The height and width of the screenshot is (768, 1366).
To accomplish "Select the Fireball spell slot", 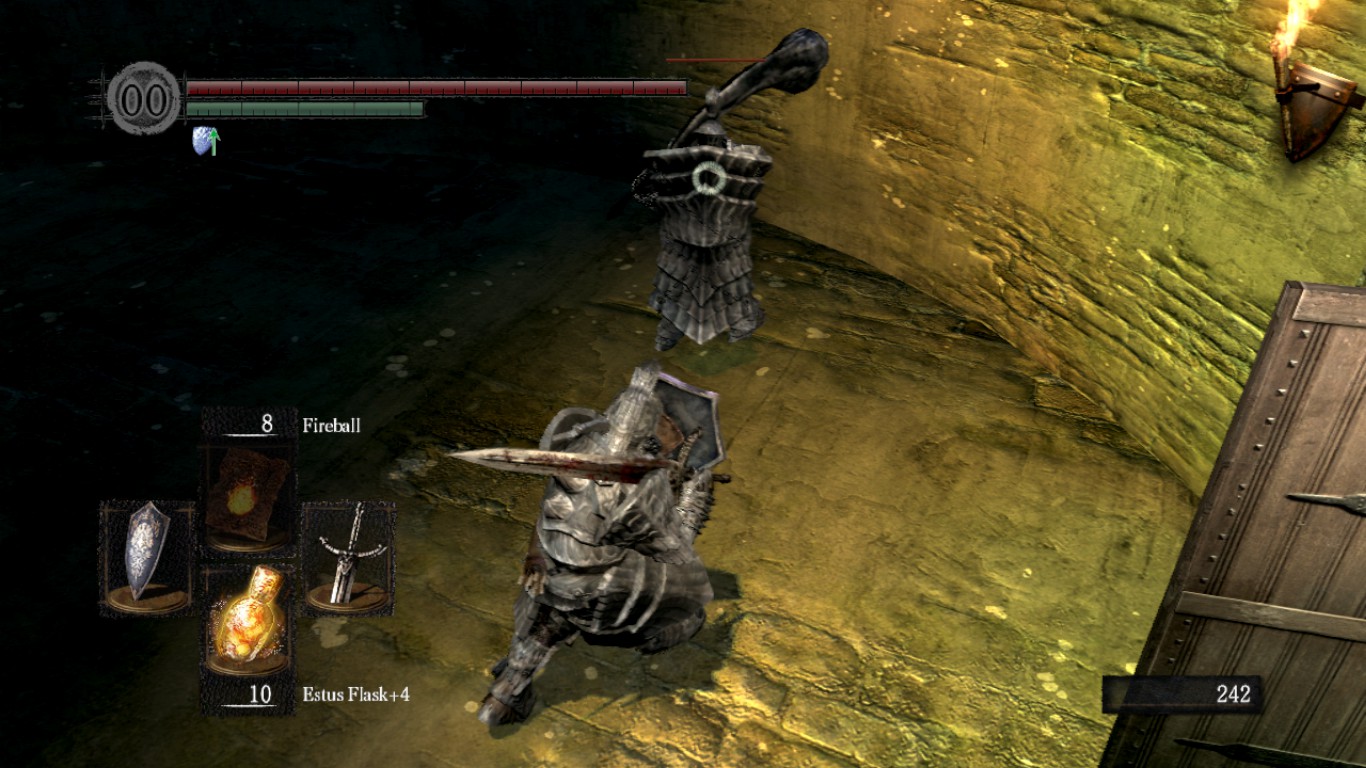I will coord(247,495).
